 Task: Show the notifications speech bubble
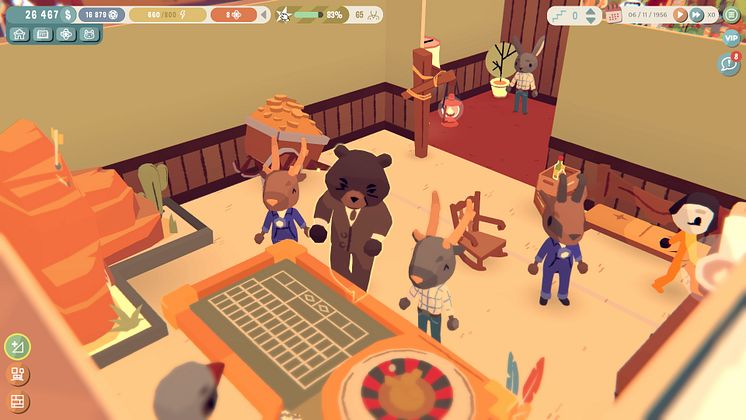[x=729, y=64]
